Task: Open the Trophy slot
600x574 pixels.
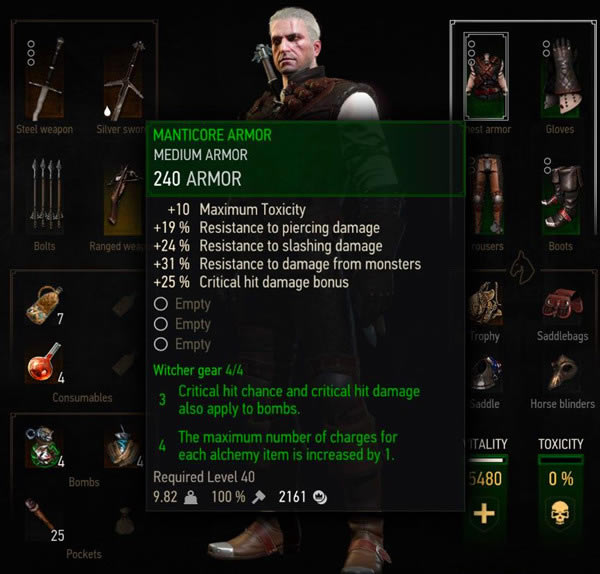Action: [x=487, y=305]
